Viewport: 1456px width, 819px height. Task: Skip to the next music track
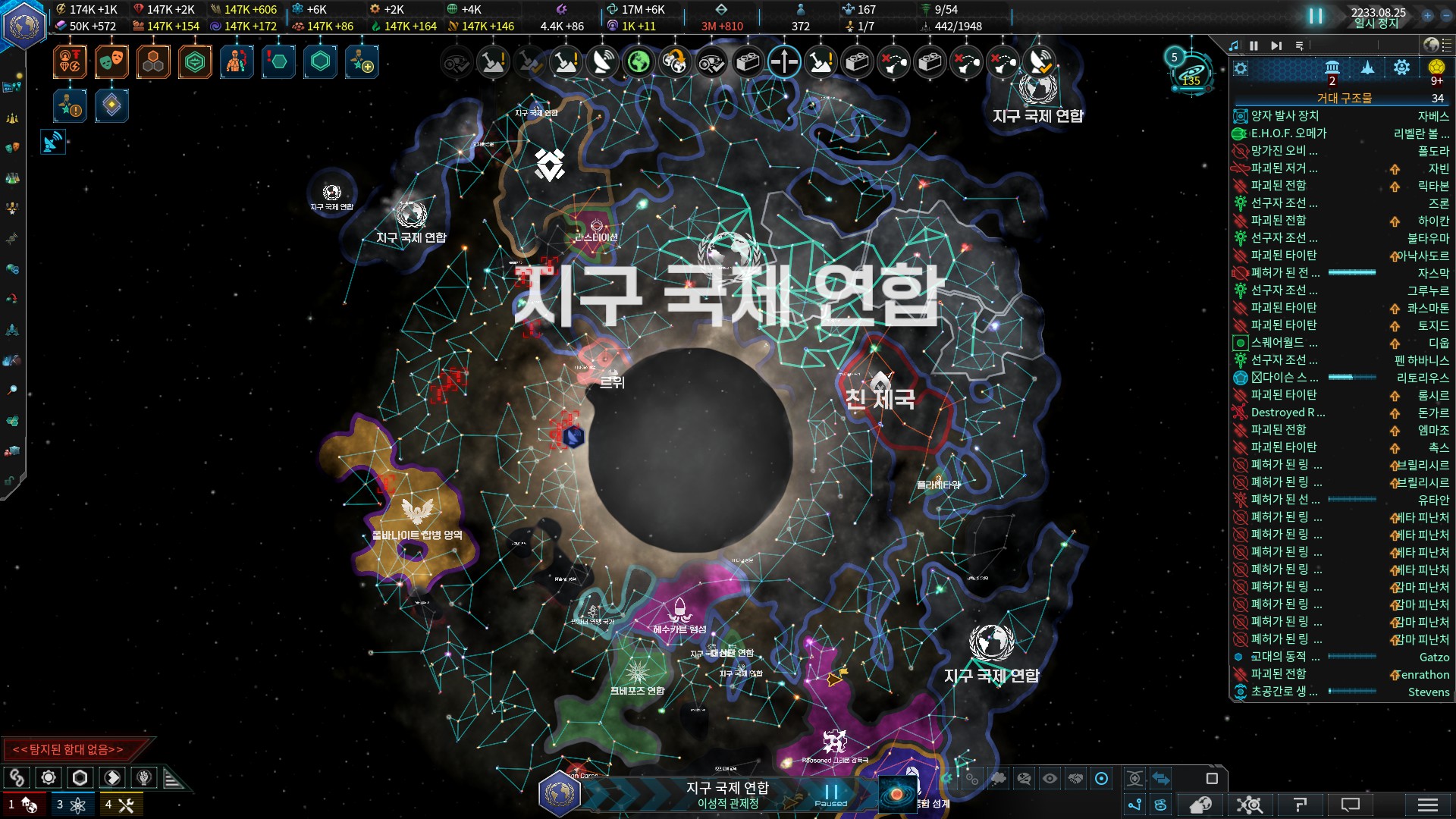(1277, 45)
